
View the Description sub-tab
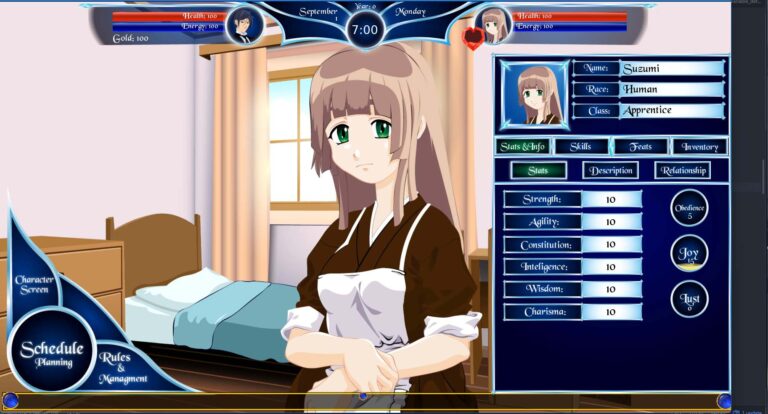[x=610, y=170]
